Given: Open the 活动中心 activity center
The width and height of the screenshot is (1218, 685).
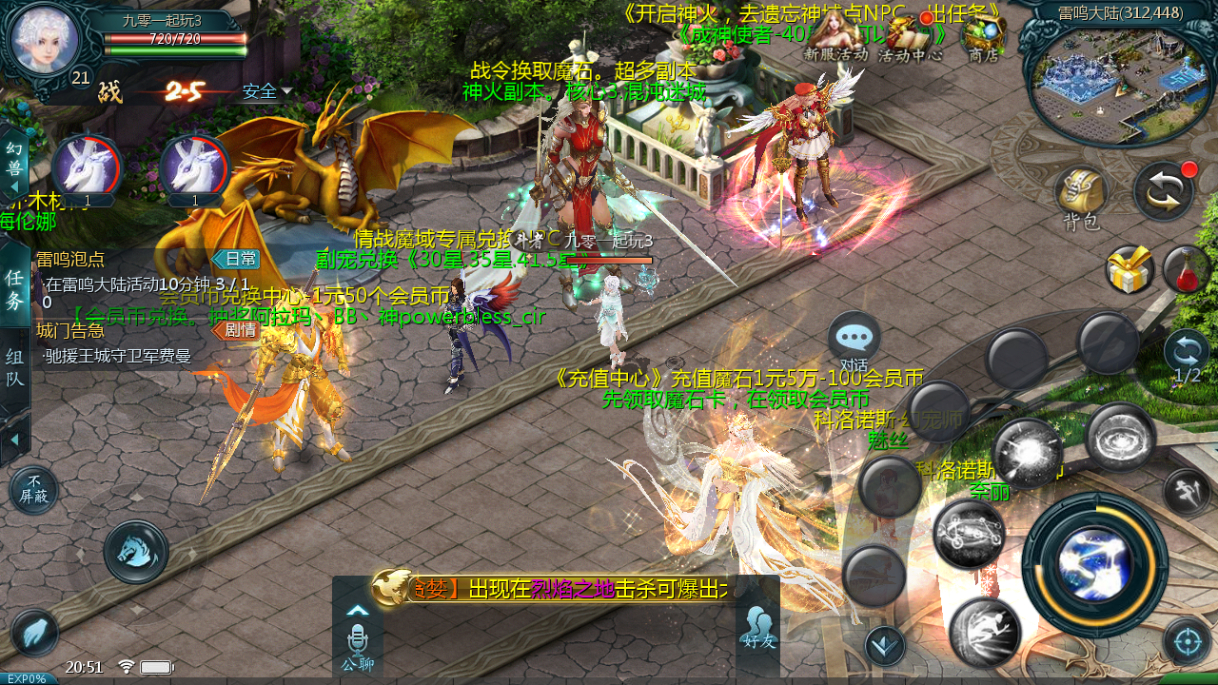Looking at the screenshot, I should pyautogui.click(x=910, y=37).
